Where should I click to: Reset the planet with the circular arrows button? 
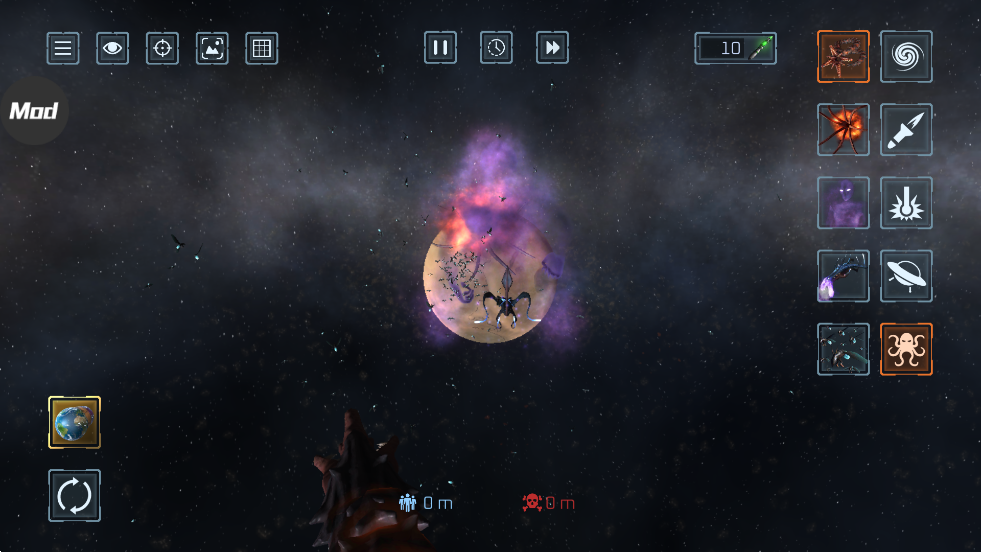click(x=75, y=495)
